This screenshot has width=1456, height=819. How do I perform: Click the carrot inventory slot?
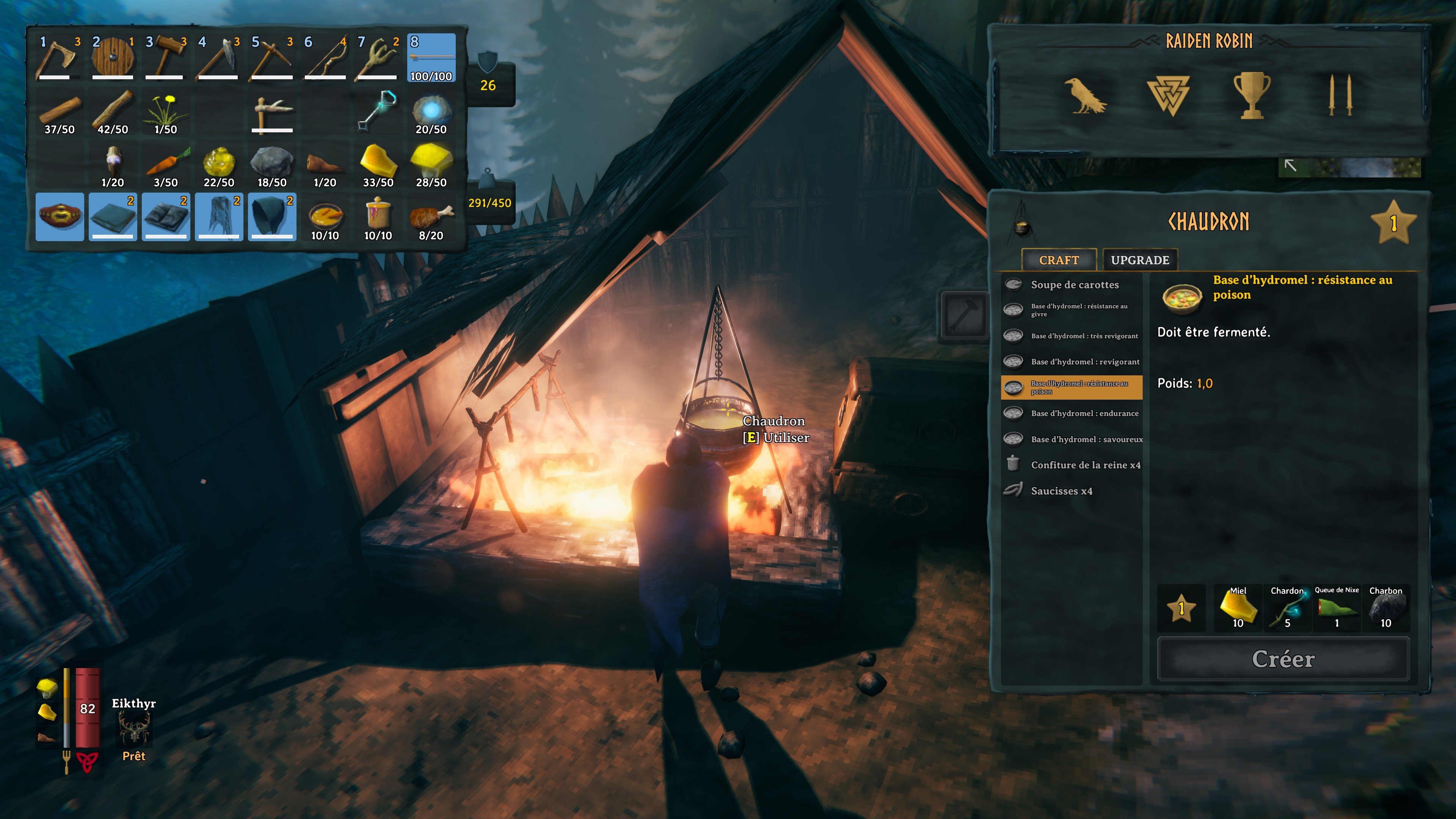pyautogui.click(x=166, y=164)
